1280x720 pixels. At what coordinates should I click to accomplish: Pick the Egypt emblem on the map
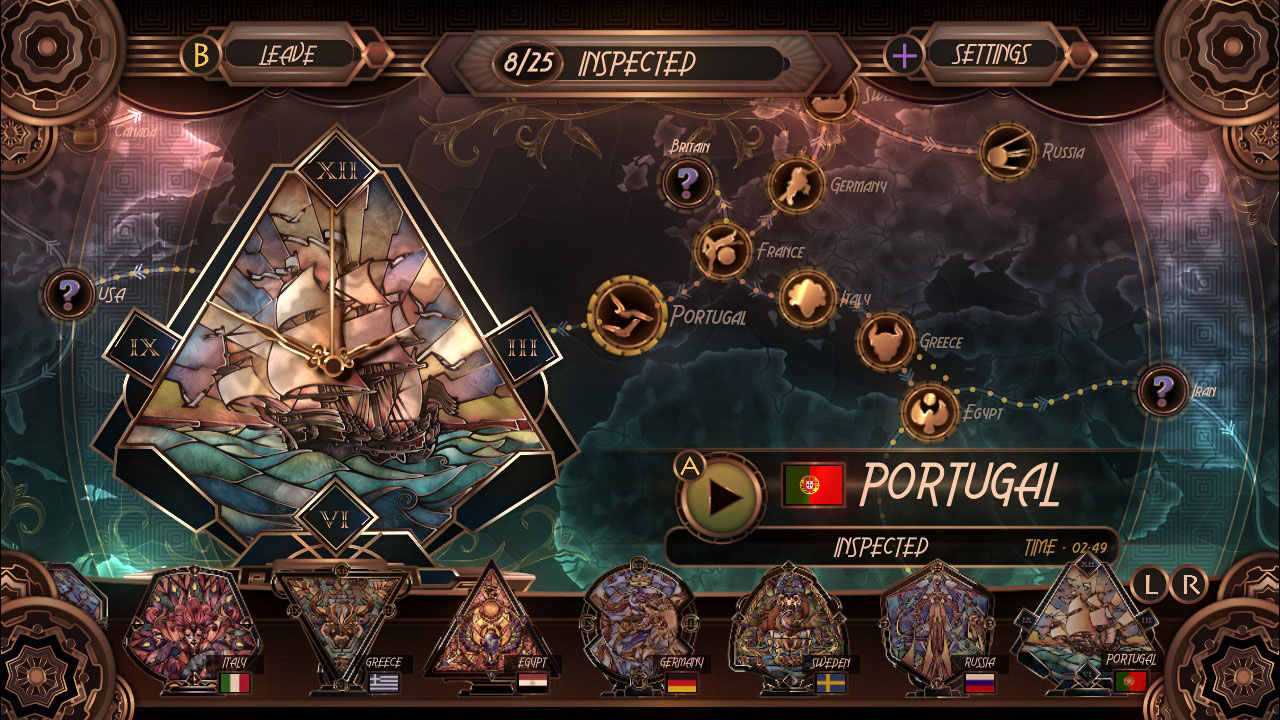click(931, 409)
